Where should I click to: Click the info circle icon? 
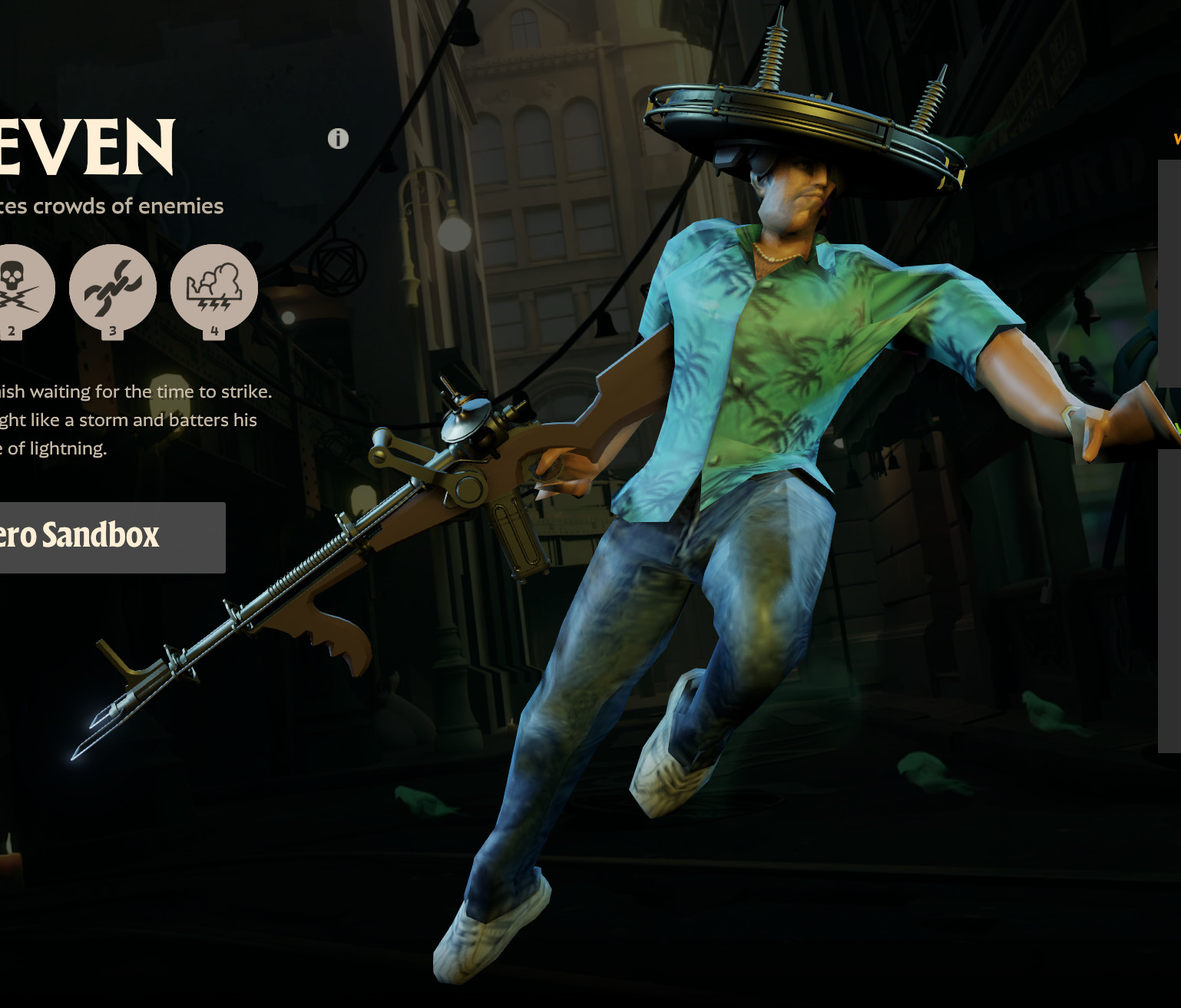[x=338, y=139]
